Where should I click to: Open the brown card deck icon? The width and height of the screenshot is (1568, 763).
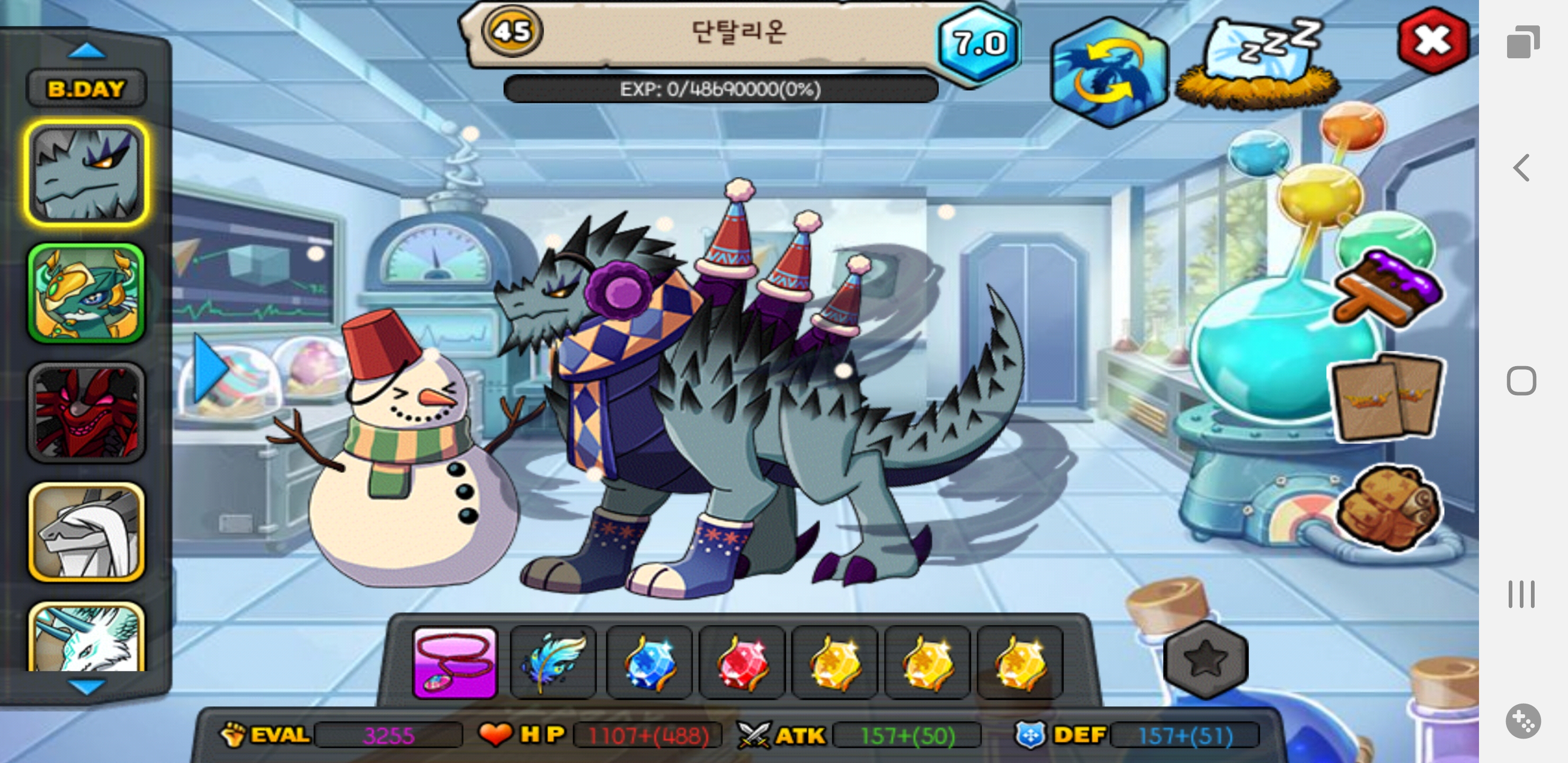[1385, 396]
